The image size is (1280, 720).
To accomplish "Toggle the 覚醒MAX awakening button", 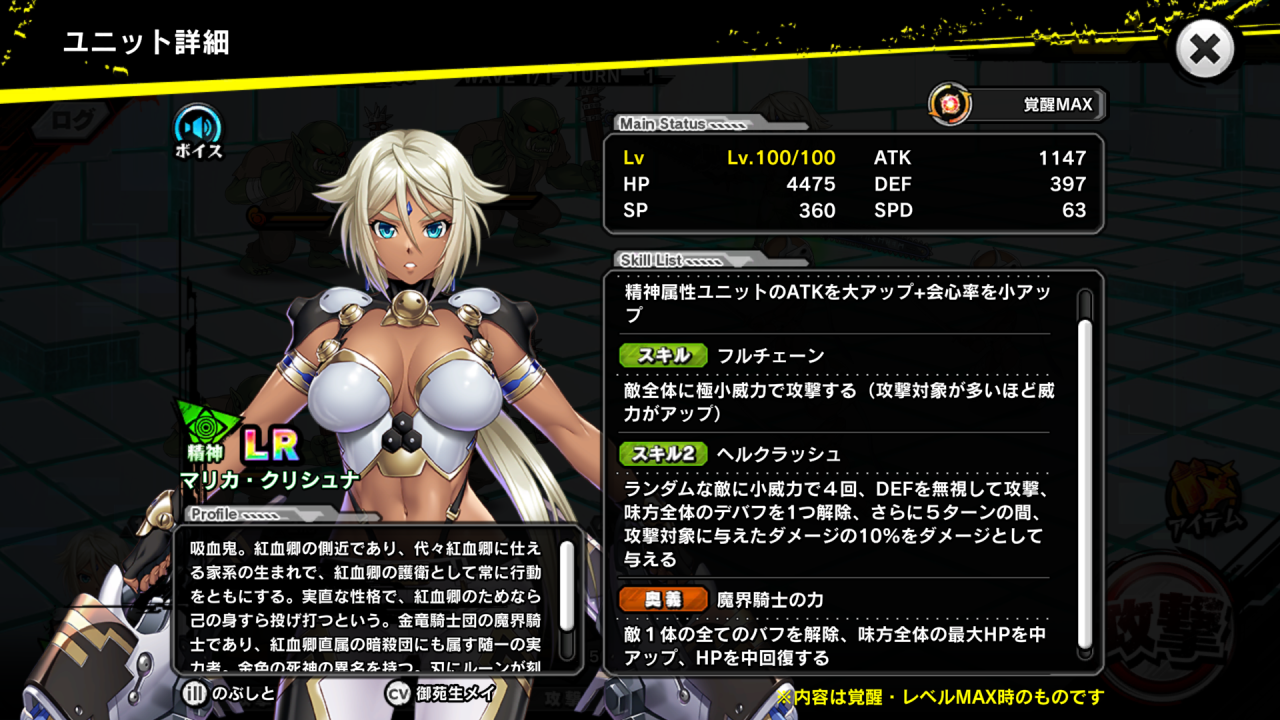I will point(1018,104).
